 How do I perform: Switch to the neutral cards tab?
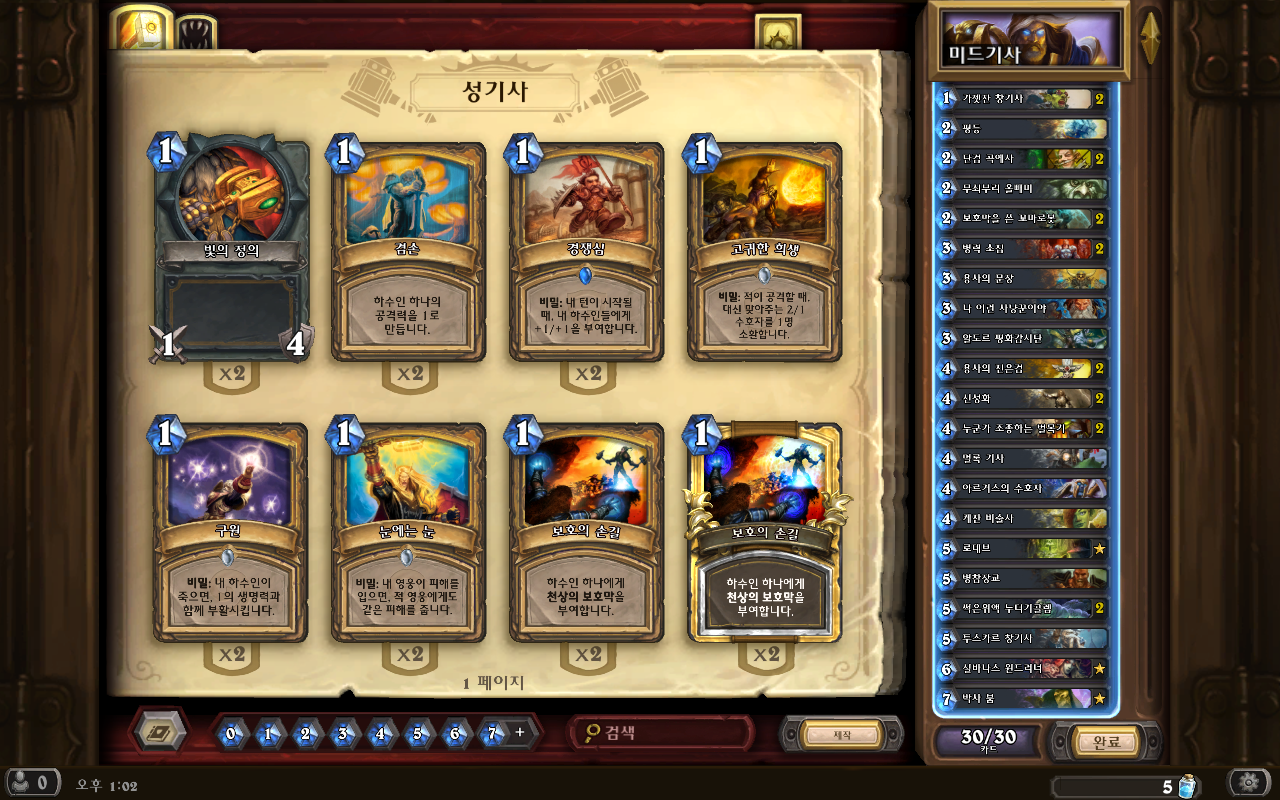(196, 32)
